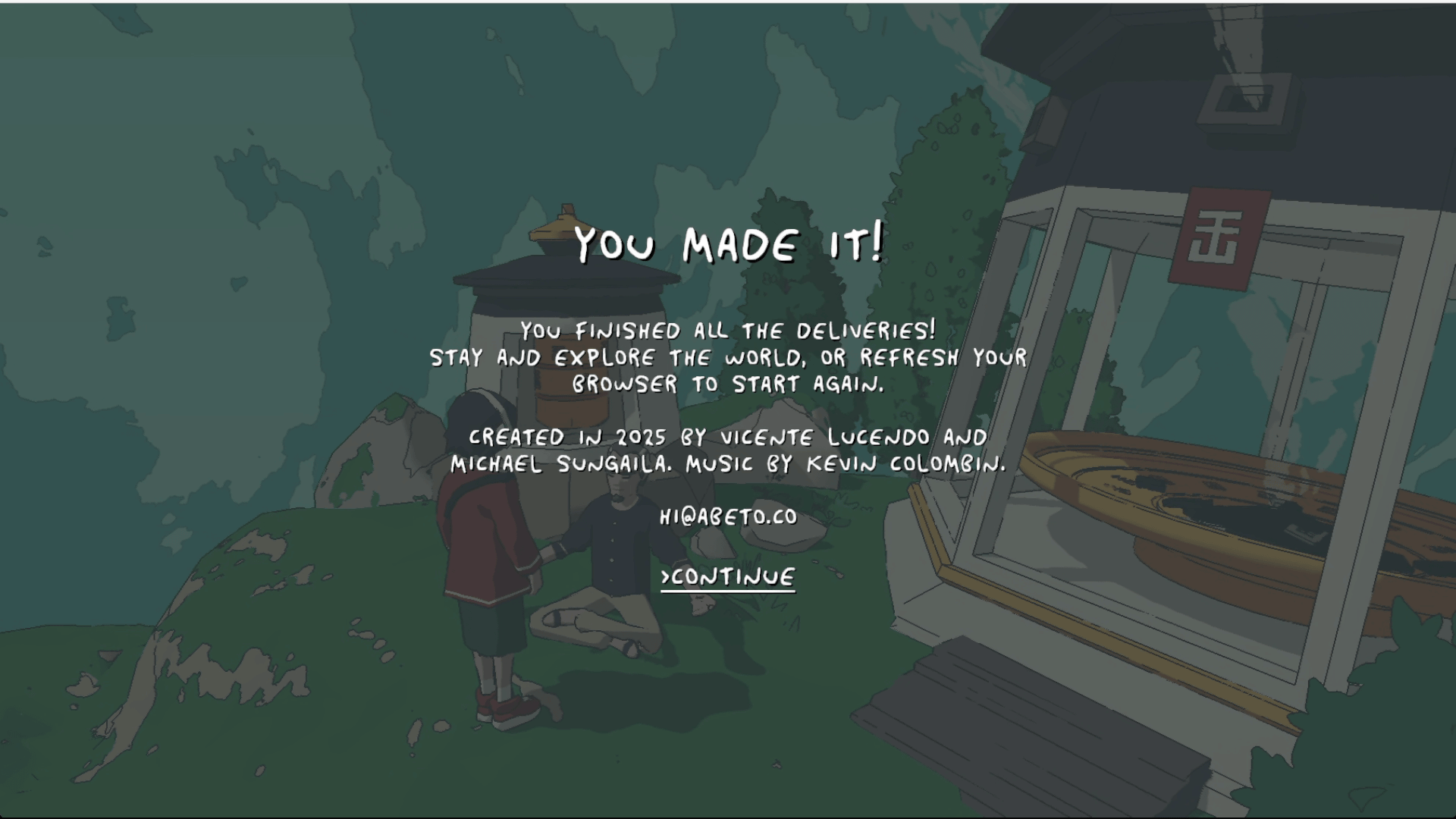Image resolution: width=1456 pixels, height=819 pixels.
Task: Select the Continue option
Action: [x=728, y=578]
